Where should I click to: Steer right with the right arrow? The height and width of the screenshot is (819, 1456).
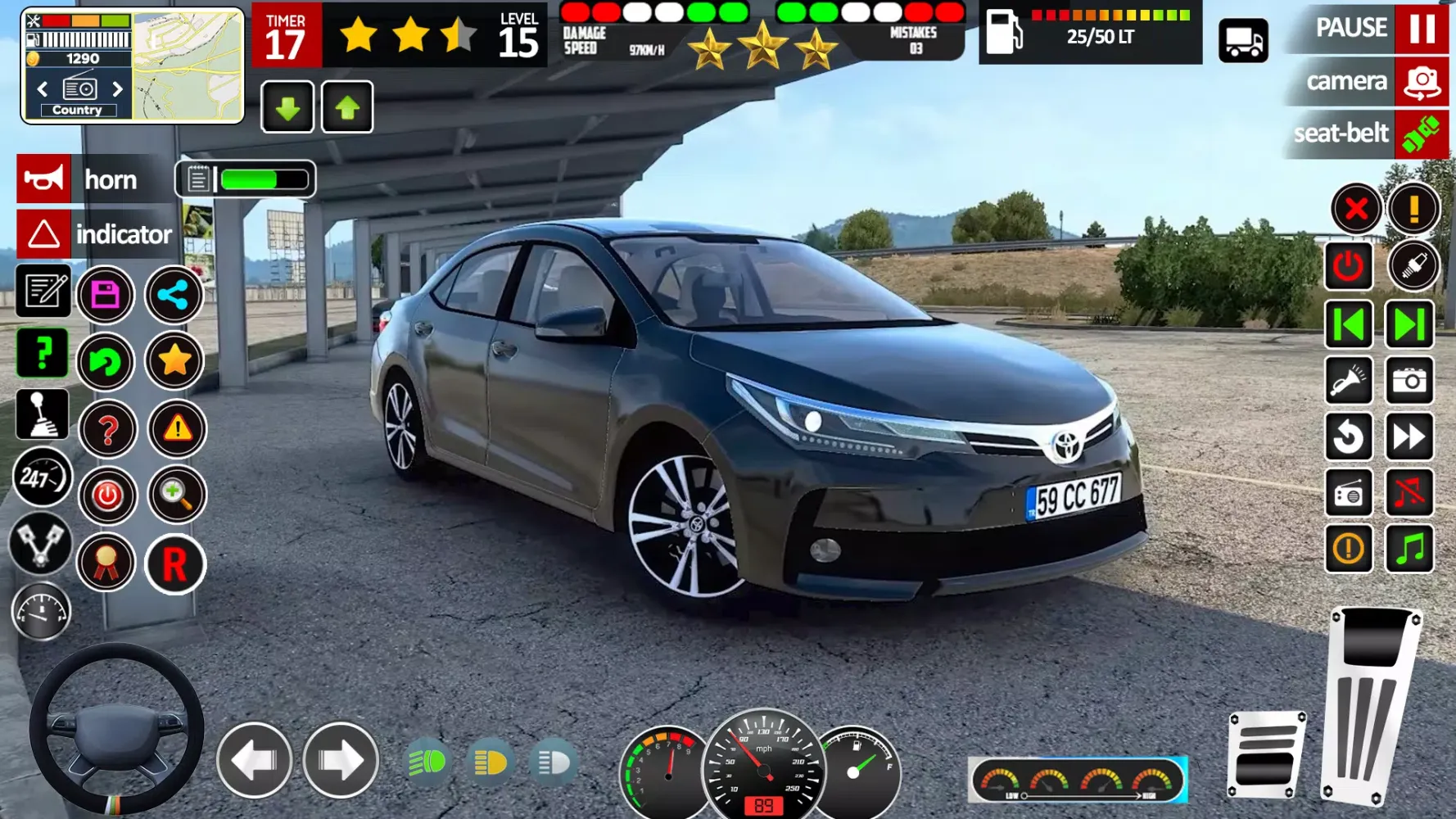(x=341, y=761)
